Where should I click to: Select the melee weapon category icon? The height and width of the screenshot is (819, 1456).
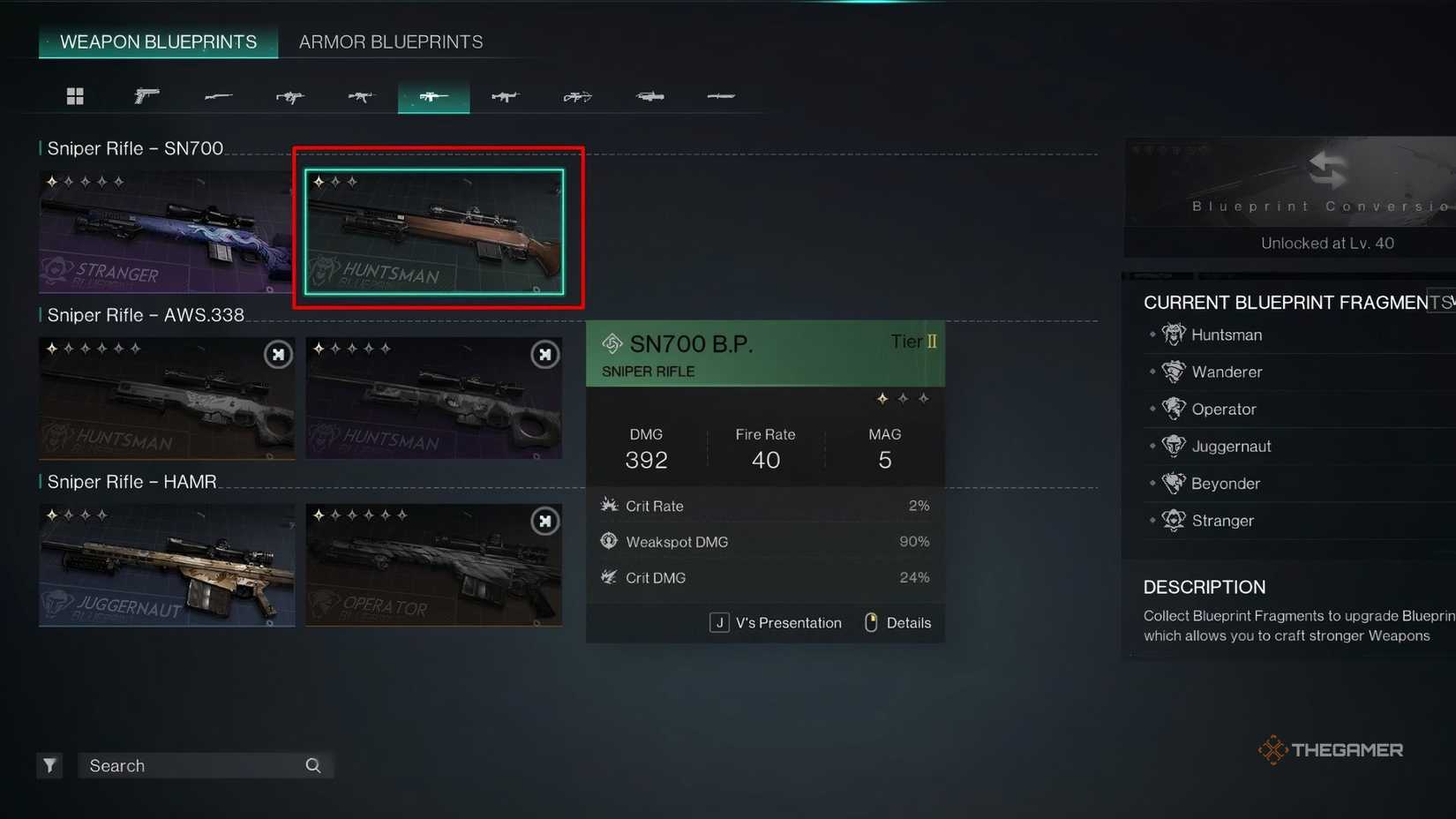click(x=721, y=95)
